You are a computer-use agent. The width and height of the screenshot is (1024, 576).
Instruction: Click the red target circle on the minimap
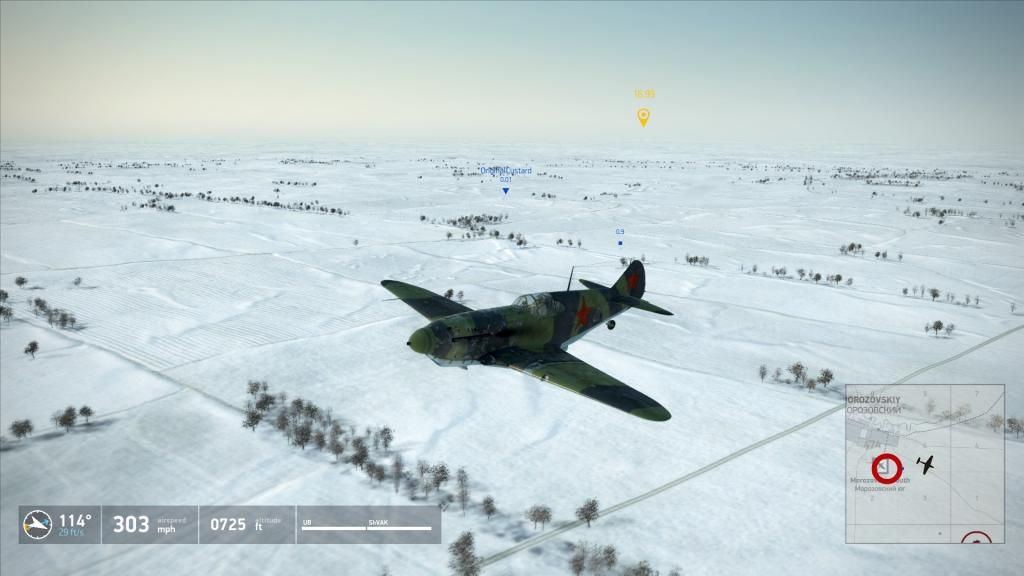pos(885,467)
